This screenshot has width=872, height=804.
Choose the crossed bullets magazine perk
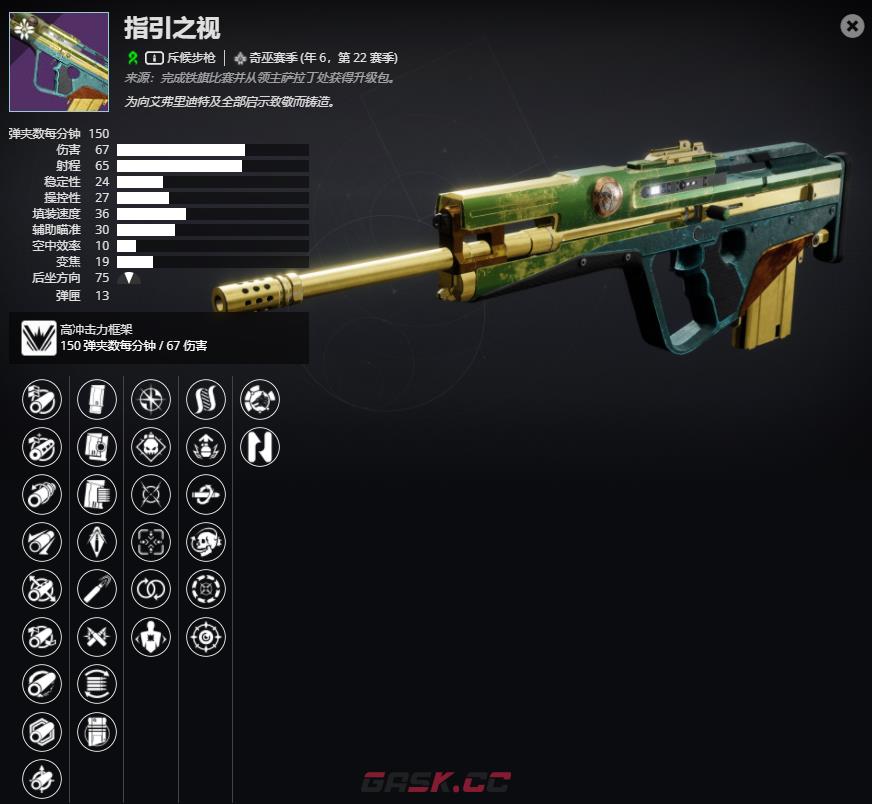[97, 637]
